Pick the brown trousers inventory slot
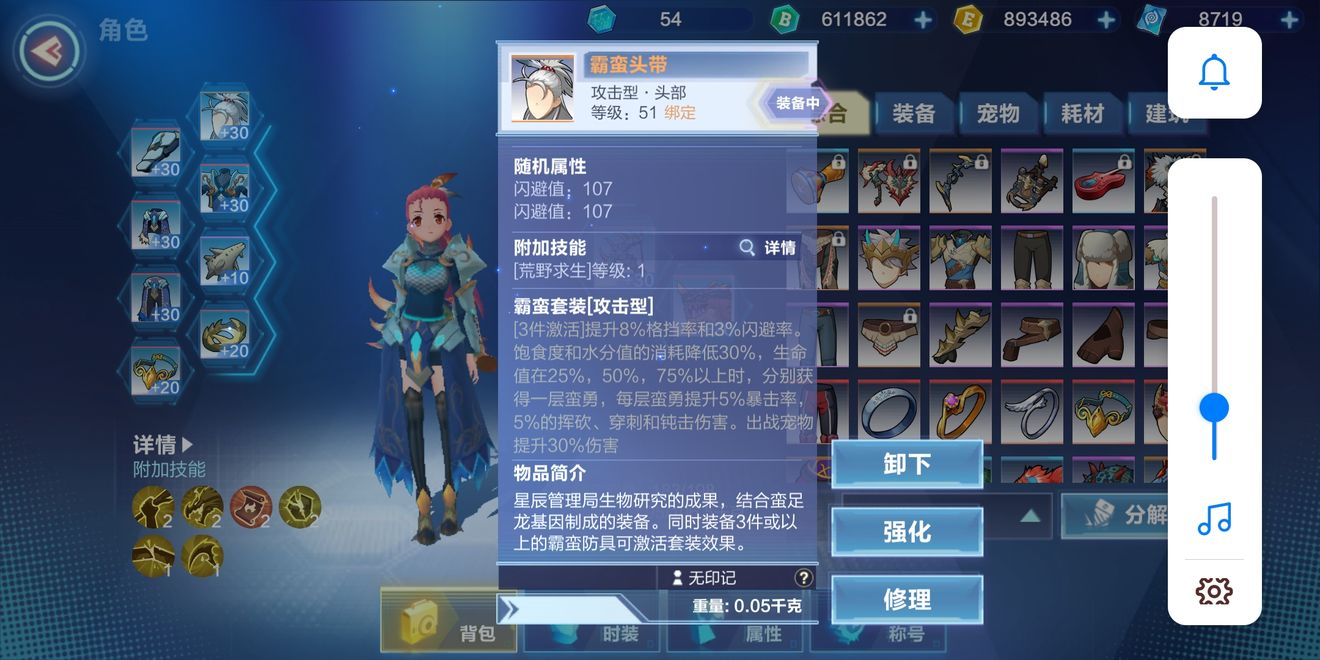Viewport: 1320px width, 660px height. pyautogui.click(x=1032, y=259)
